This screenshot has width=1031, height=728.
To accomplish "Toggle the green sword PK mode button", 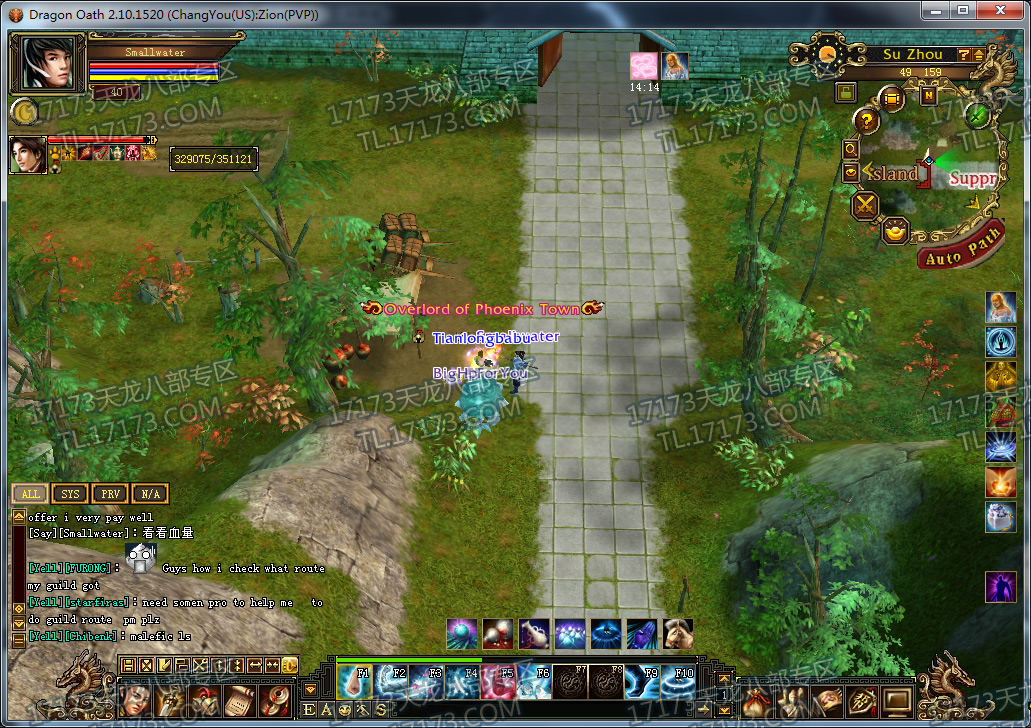I will (x=977, y=114).
